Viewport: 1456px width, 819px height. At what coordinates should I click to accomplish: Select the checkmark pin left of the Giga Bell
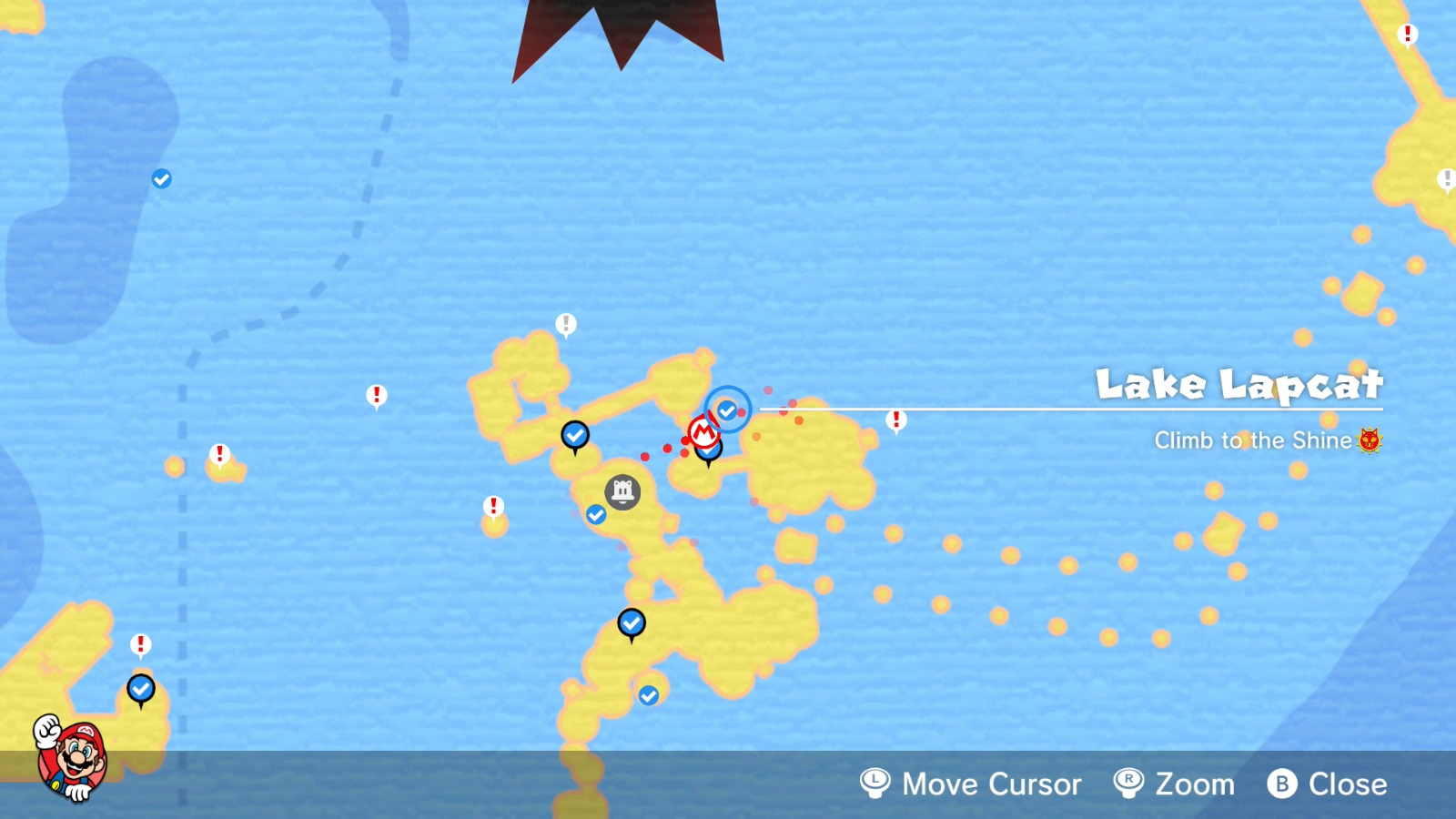pos(596,515)
